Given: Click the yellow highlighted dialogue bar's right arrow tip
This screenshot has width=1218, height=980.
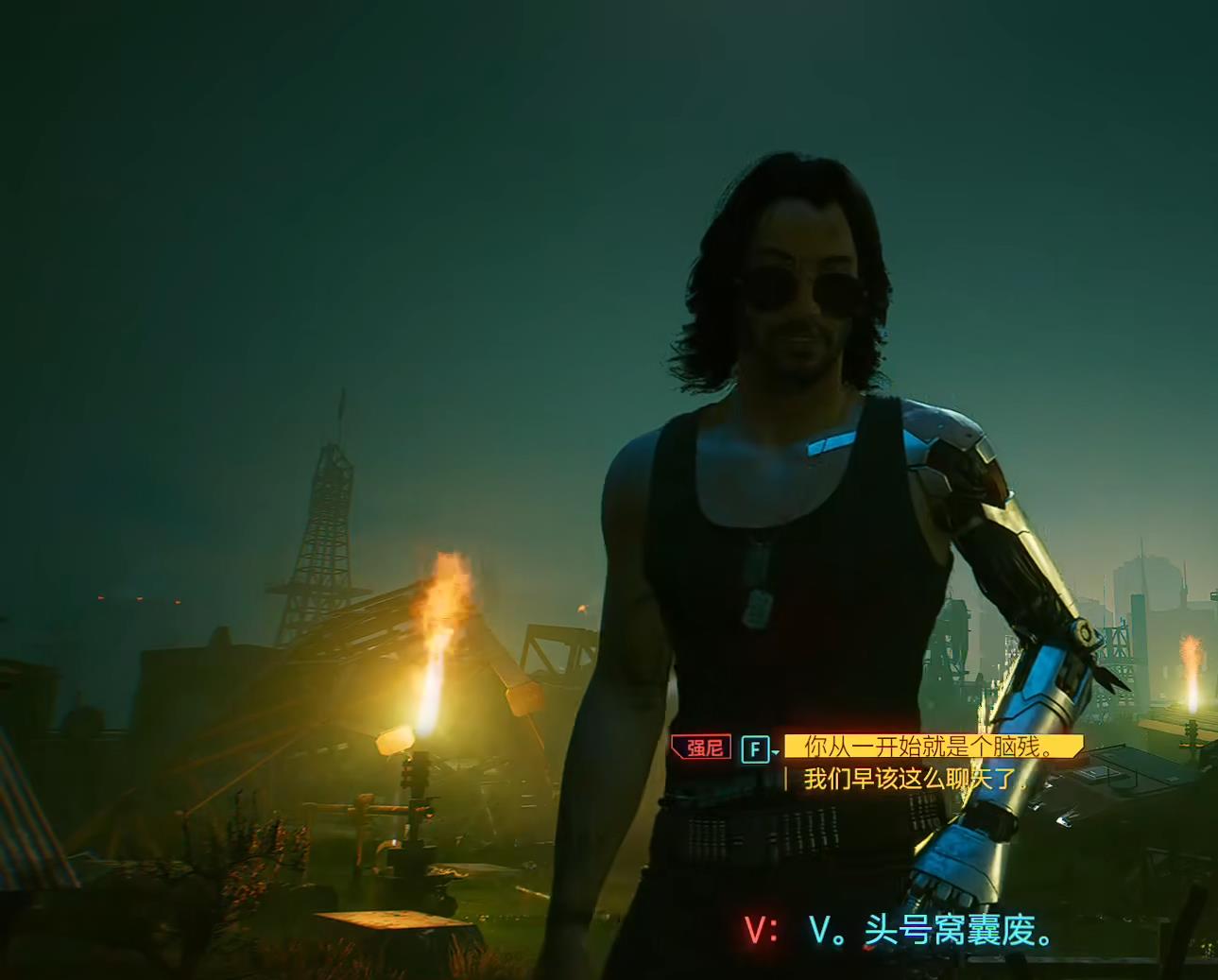Looking at the screenshot, I should click(x=1077, y=747).
